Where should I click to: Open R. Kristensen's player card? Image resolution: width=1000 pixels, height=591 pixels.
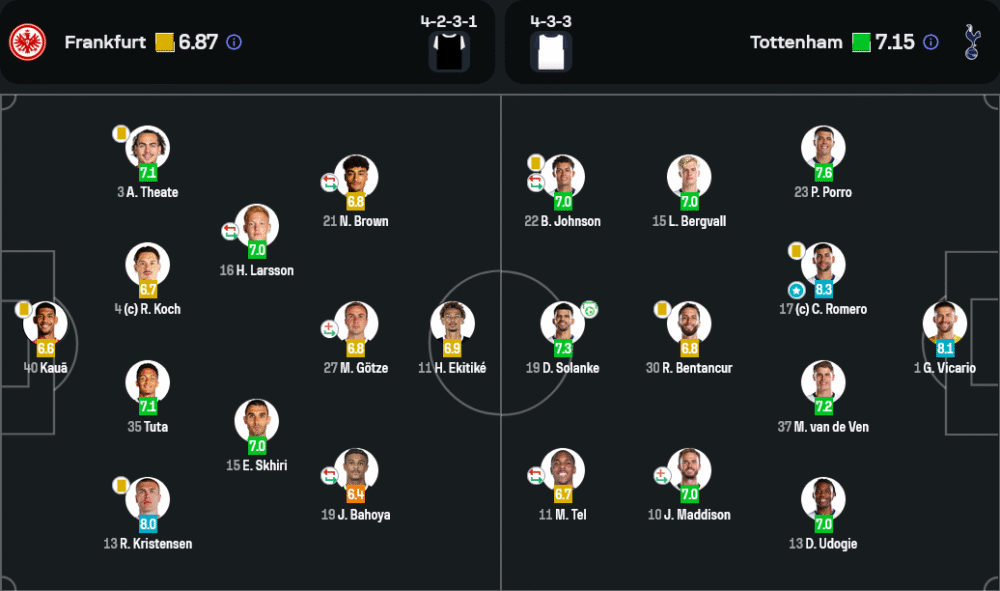click(148, 498)
